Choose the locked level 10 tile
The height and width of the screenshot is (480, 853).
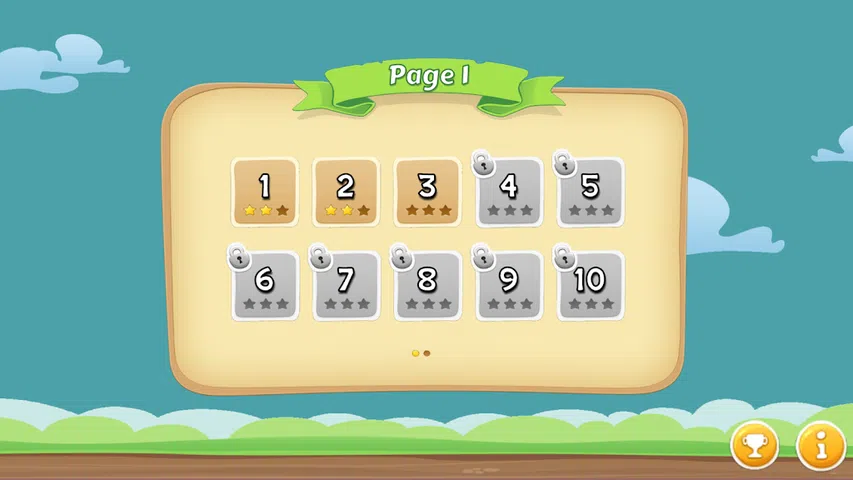pyautogui.click(x=590, y=285)
